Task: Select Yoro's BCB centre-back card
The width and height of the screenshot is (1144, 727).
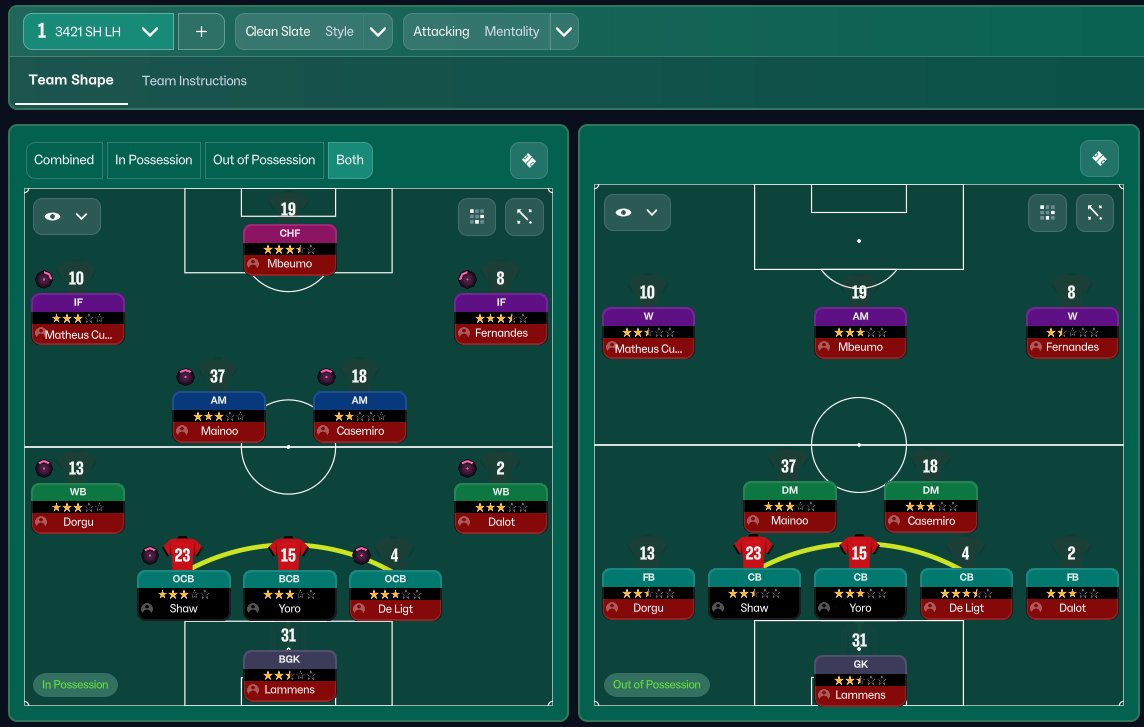Action: (289, 595)
